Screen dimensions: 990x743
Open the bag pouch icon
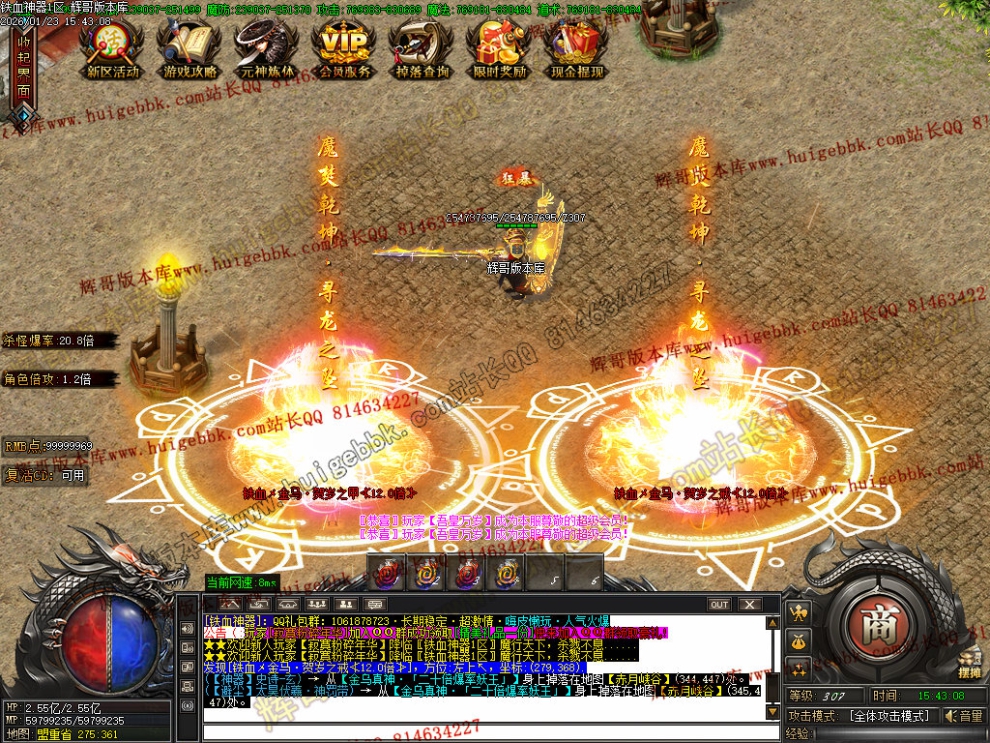(799, 641)
